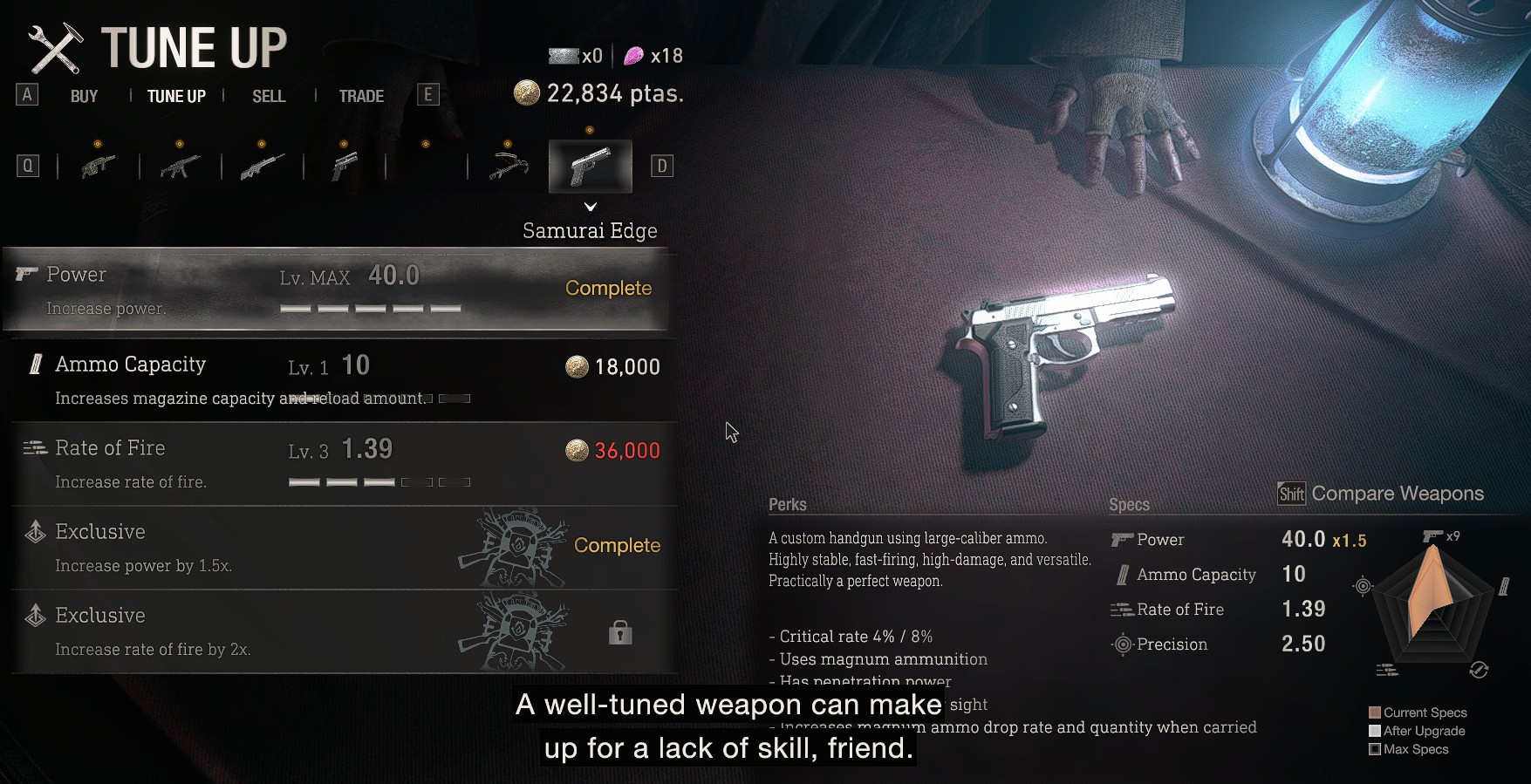The height and width of the screenshot is (784, 1531).
Task: Pick the long sniper rifle icon
Action: (x=263, y=166)
